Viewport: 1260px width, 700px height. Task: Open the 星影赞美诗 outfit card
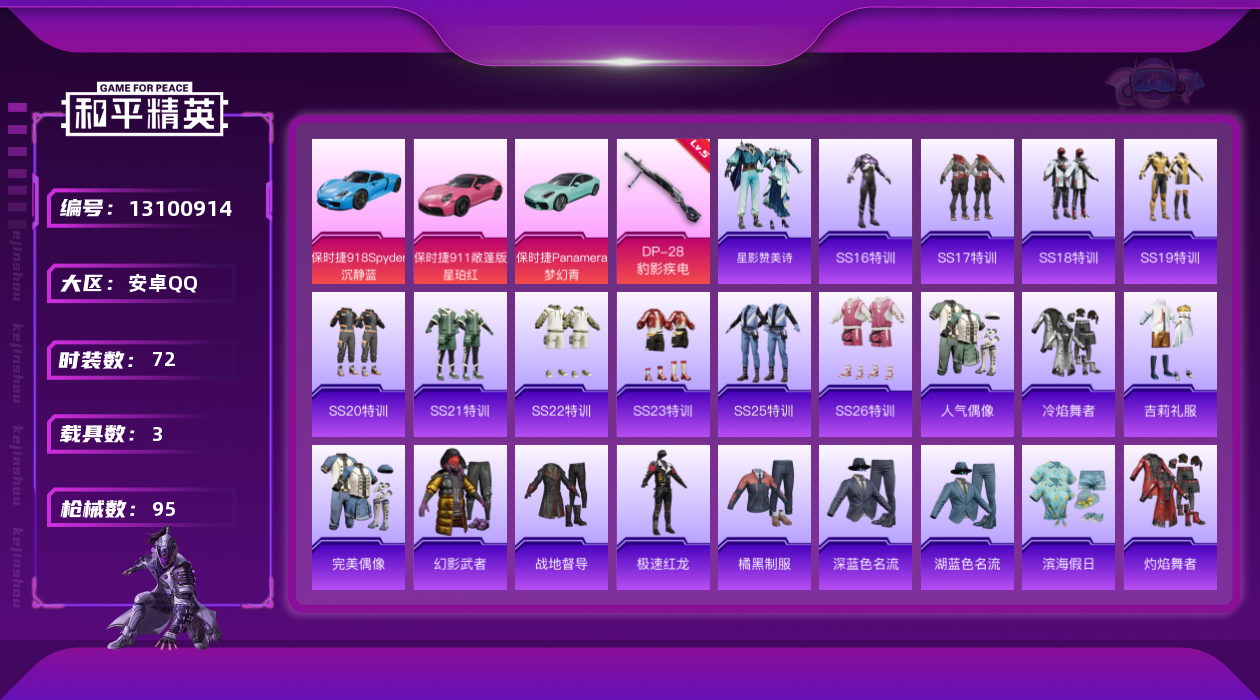764,211
